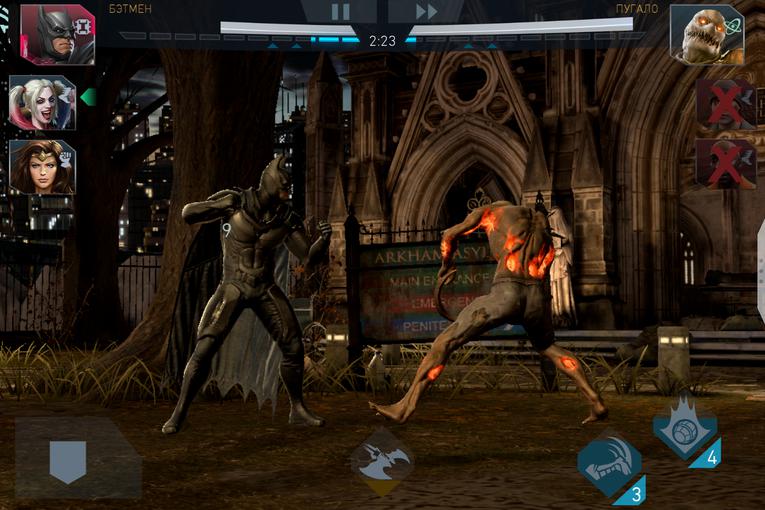Activate the batarang ability
Image resolution: width=765 pixels, height=510 pixels.
click(382, 462)
